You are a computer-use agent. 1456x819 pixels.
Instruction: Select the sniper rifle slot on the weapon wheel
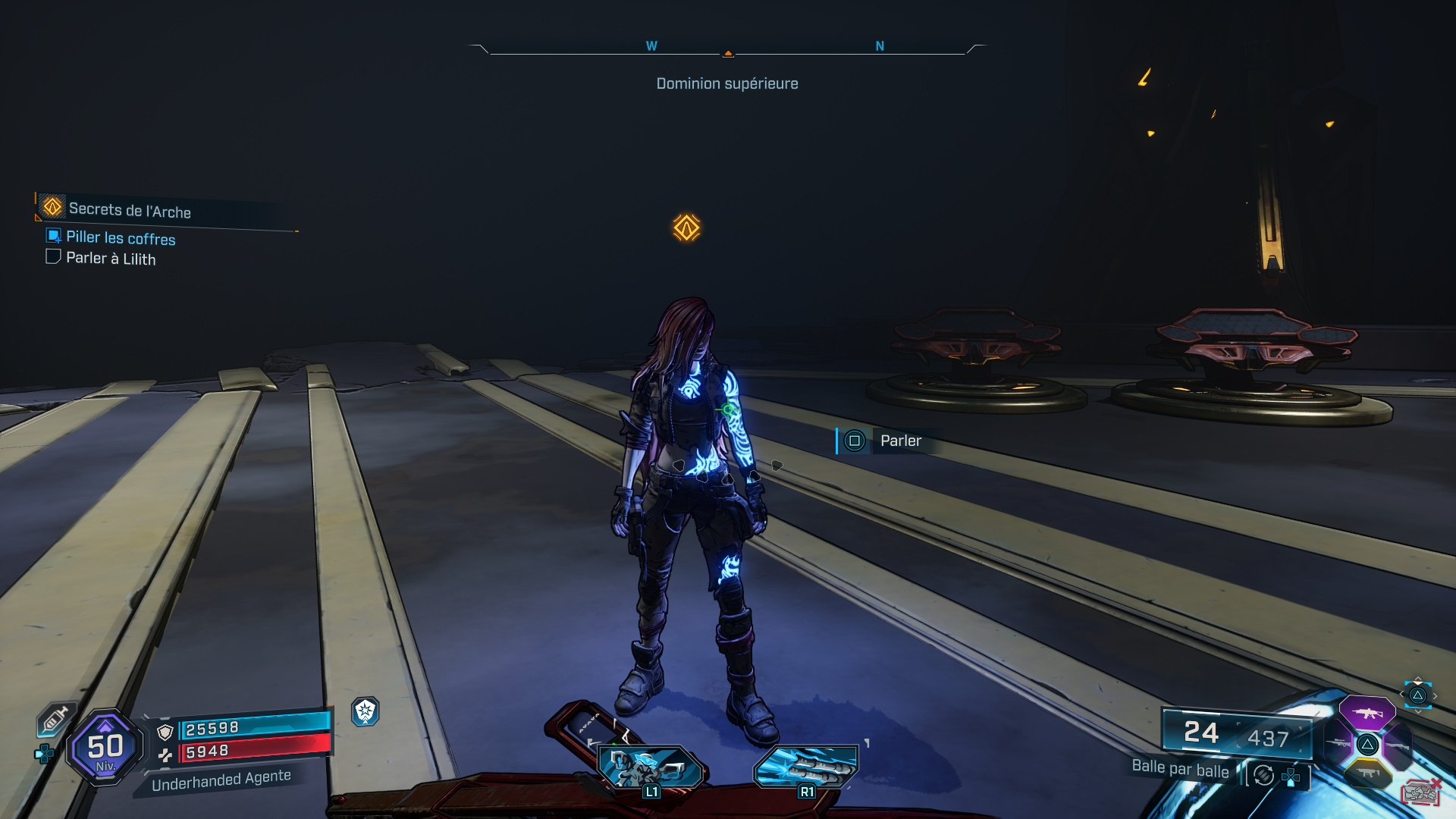pyautogui.click(x=1336, y=742)
